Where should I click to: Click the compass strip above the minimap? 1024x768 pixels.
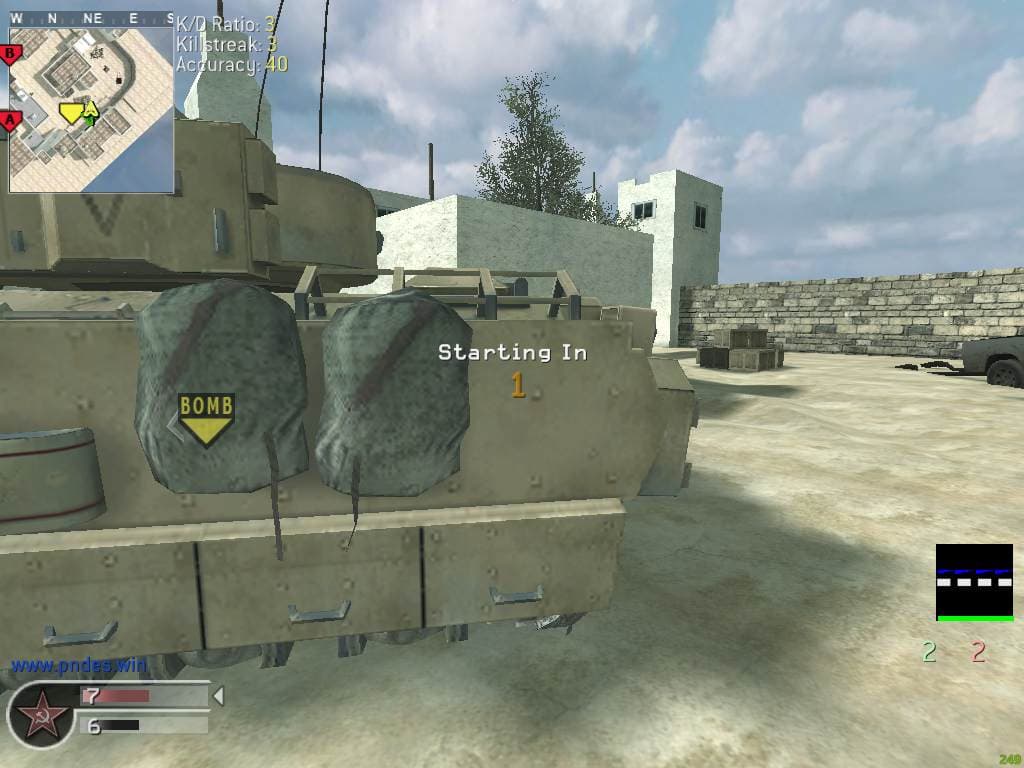point(91,18)
